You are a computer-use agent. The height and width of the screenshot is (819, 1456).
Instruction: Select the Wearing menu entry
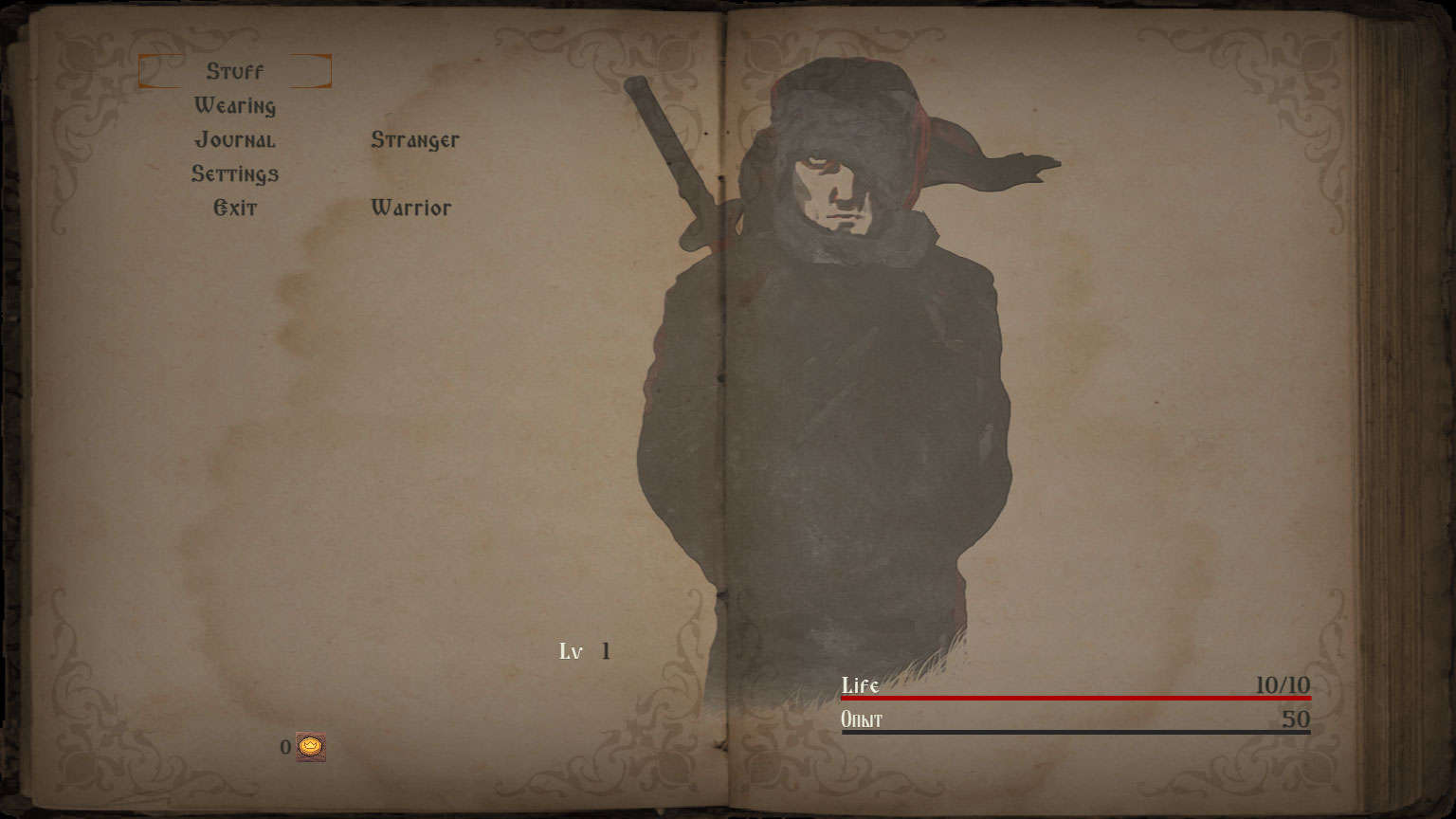click(235, 106)
